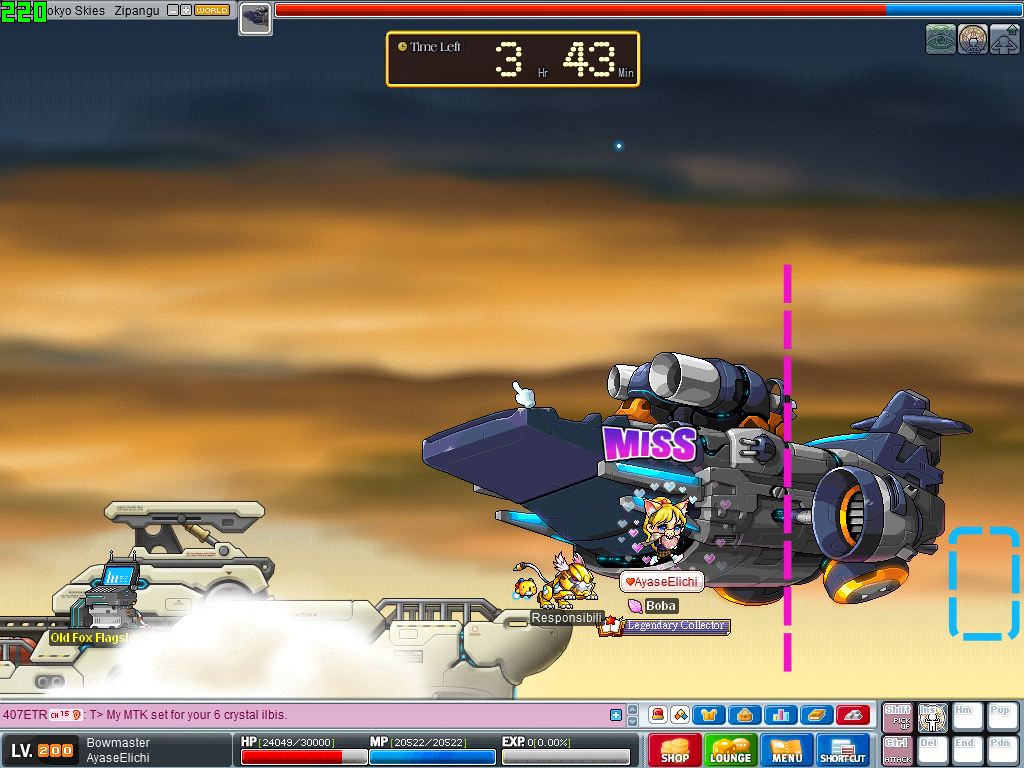1024x768 pixels.
Task: Minimize the minimap with the minus button
Action: [172, 10]
